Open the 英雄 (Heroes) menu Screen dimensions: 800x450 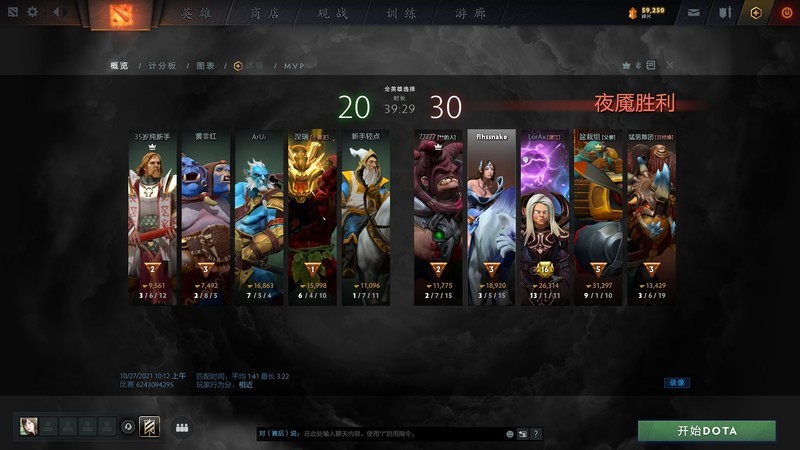(196, 14)
